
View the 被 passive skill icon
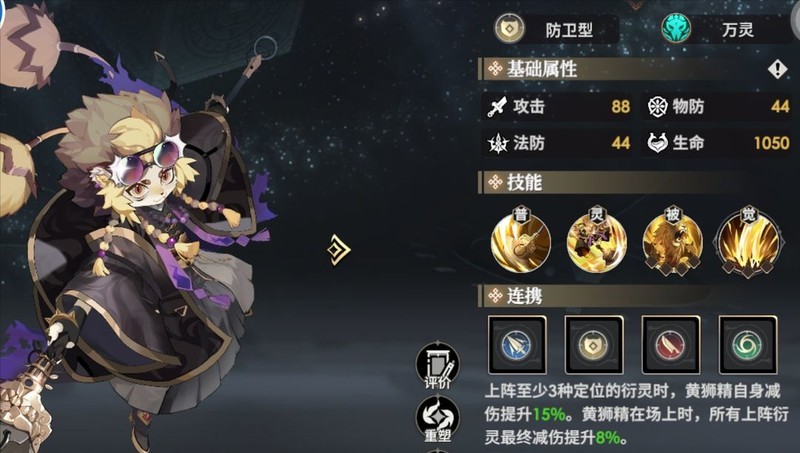(x=671, y=240)
